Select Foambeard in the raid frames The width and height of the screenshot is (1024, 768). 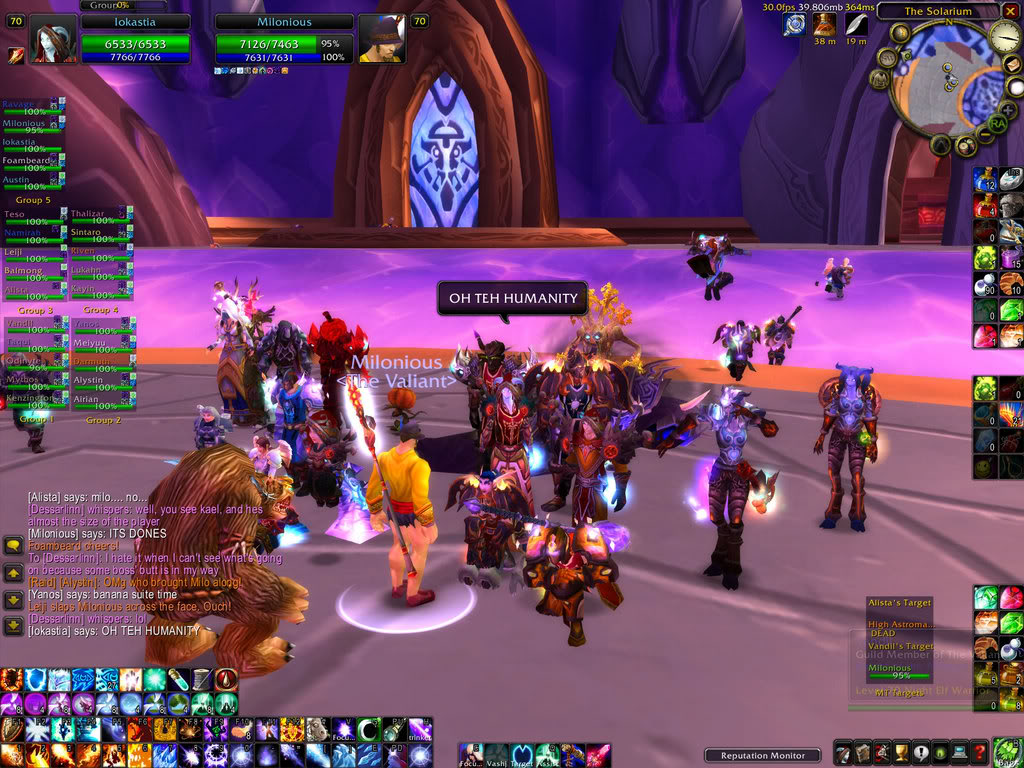pos(30,159)
